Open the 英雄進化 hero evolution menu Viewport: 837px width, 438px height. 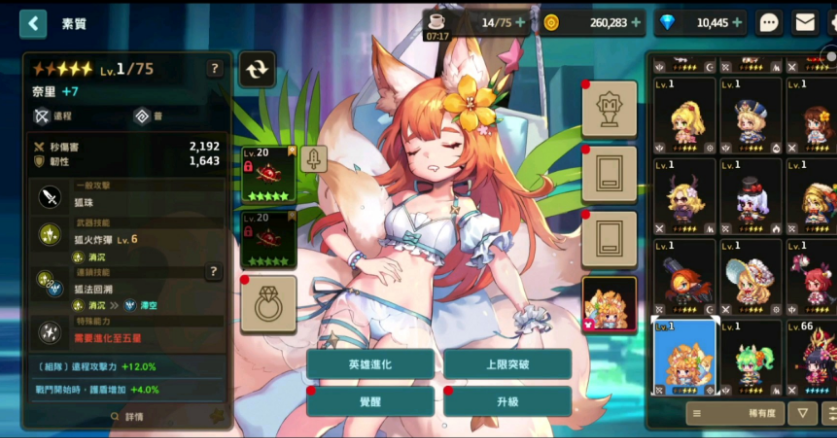(370, 365)
